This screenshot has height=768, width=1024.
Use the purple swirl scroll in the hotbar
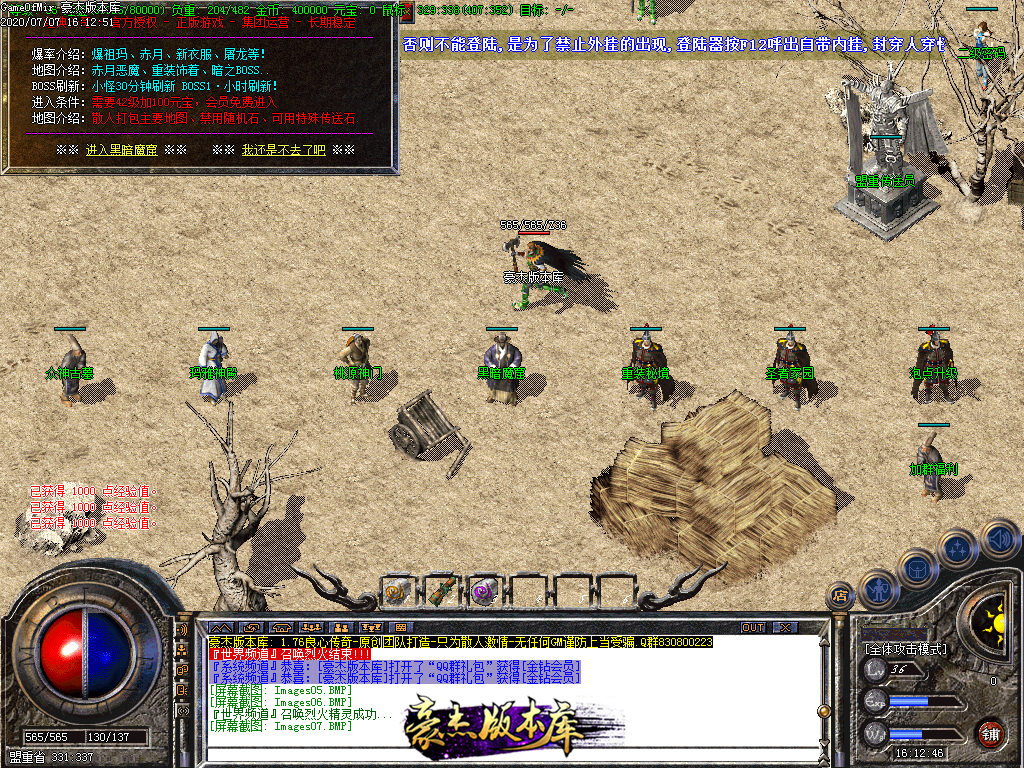pyautogui.click(x=485, y=592)
